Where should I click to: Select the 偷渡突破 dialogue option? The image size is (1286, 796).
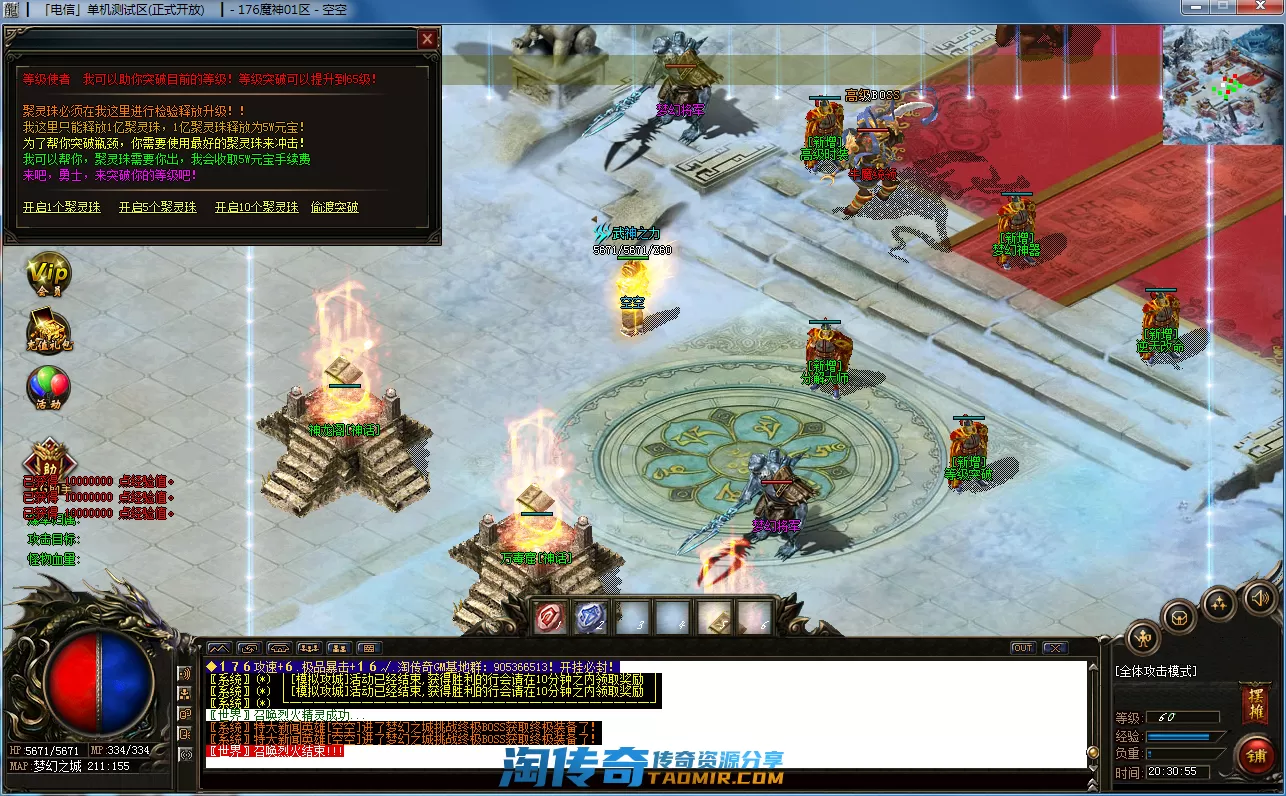[x=334, y=207]
